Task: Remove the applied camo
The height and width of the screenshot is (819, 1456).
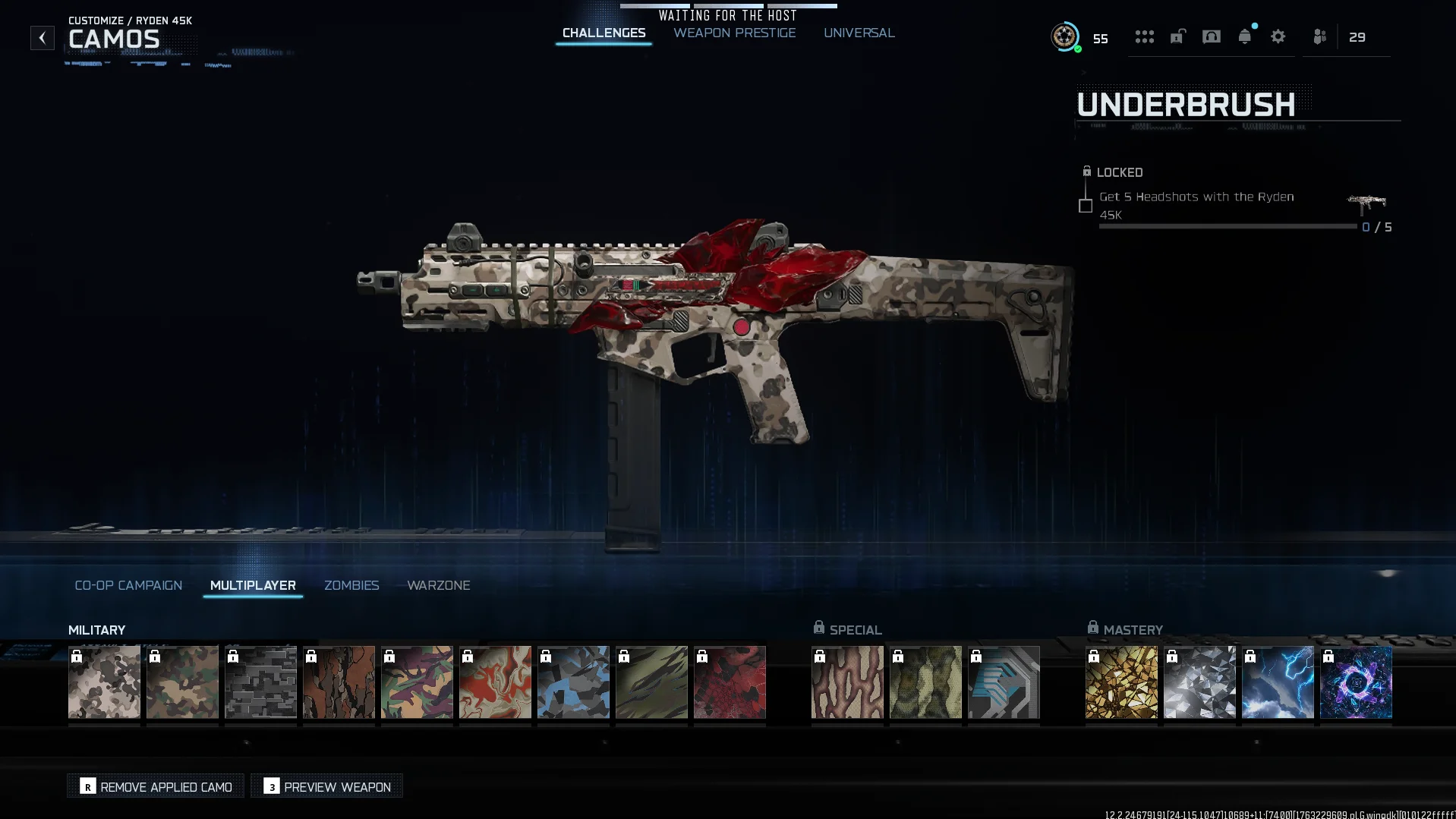Action: pos(156,786)
